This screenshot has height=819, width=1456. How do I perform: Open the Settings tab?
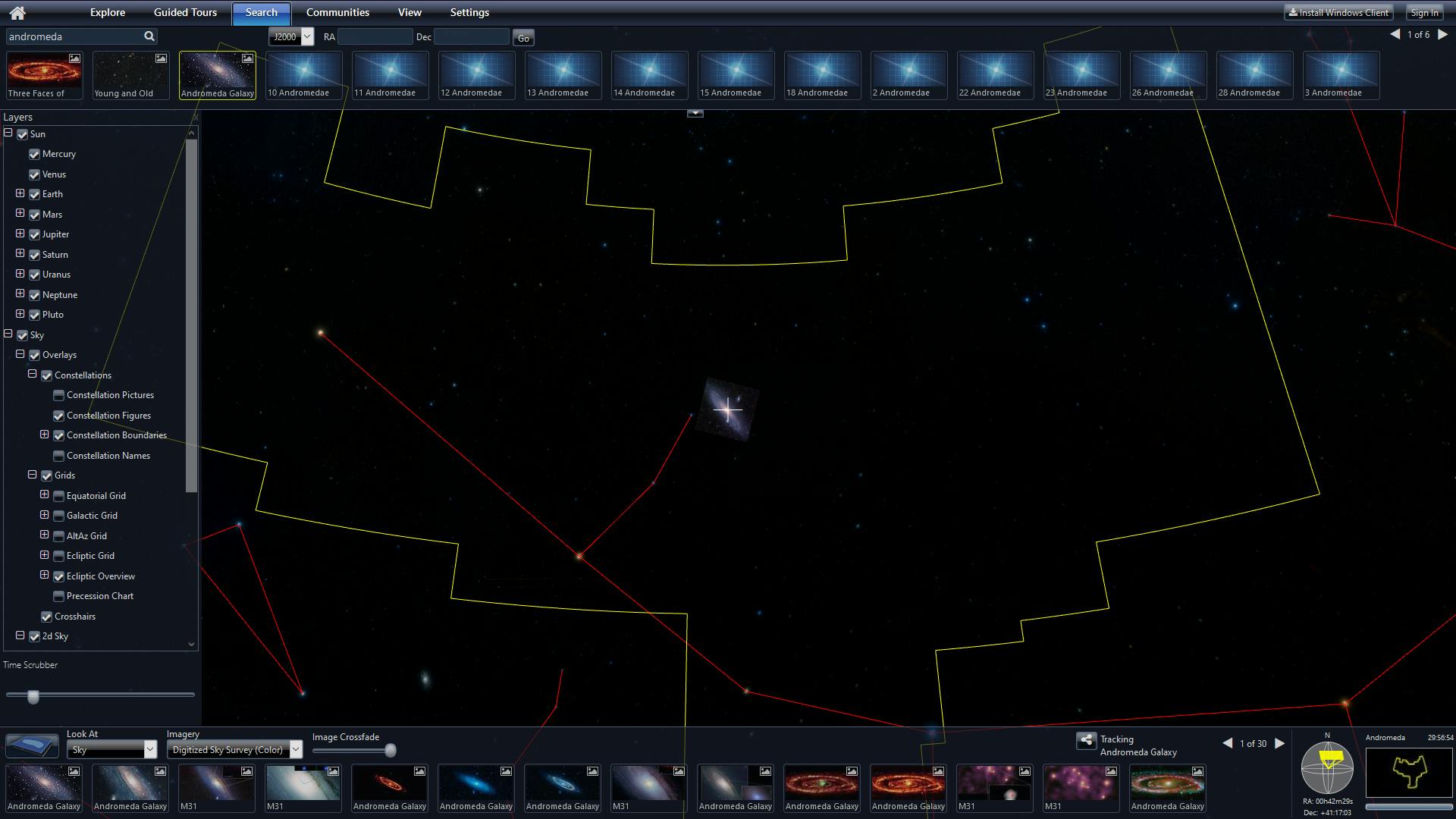[x=469, y=13]
